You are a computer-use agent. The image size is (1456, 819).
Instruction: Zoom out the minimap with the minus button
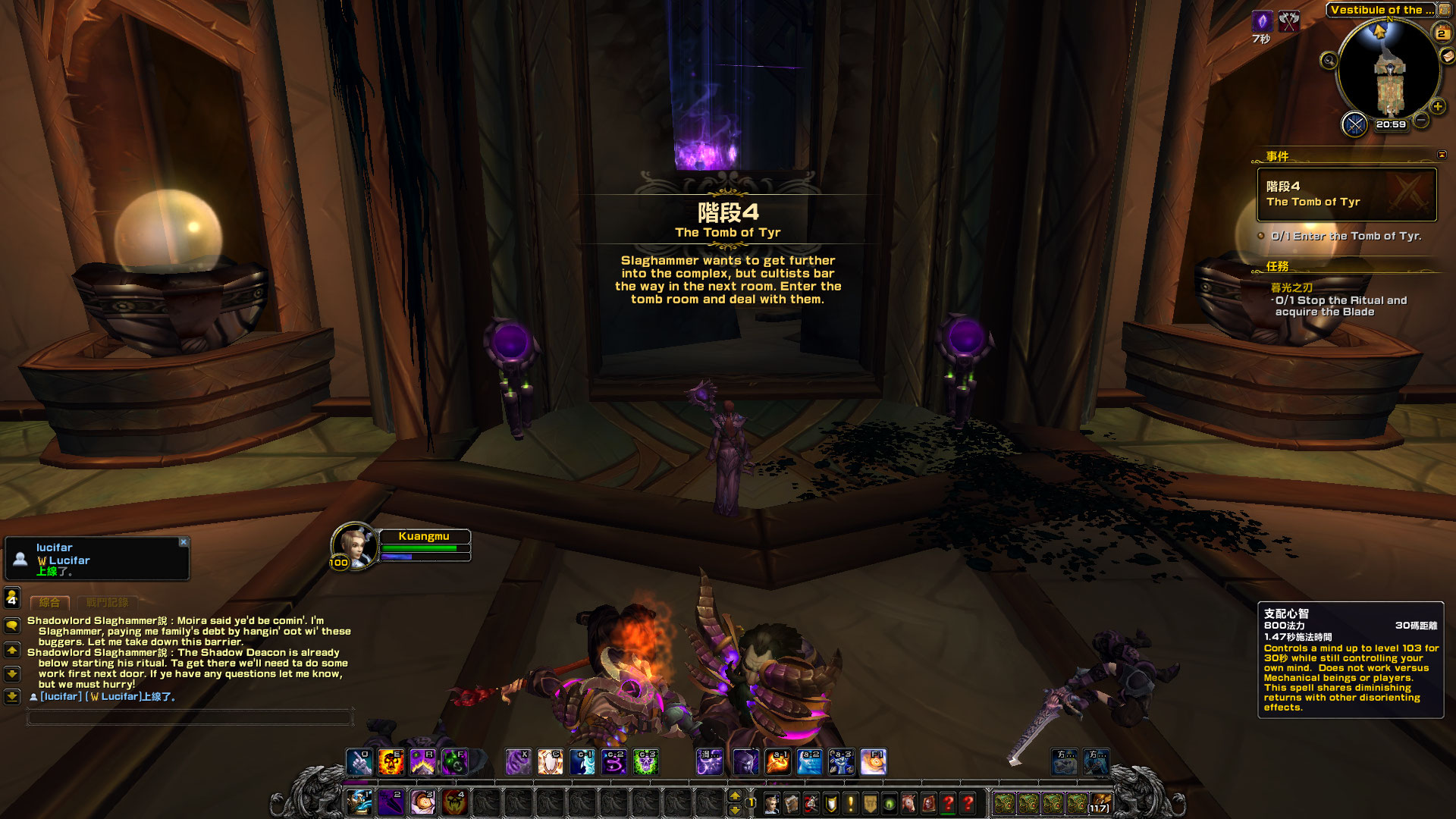point(1422,120)
